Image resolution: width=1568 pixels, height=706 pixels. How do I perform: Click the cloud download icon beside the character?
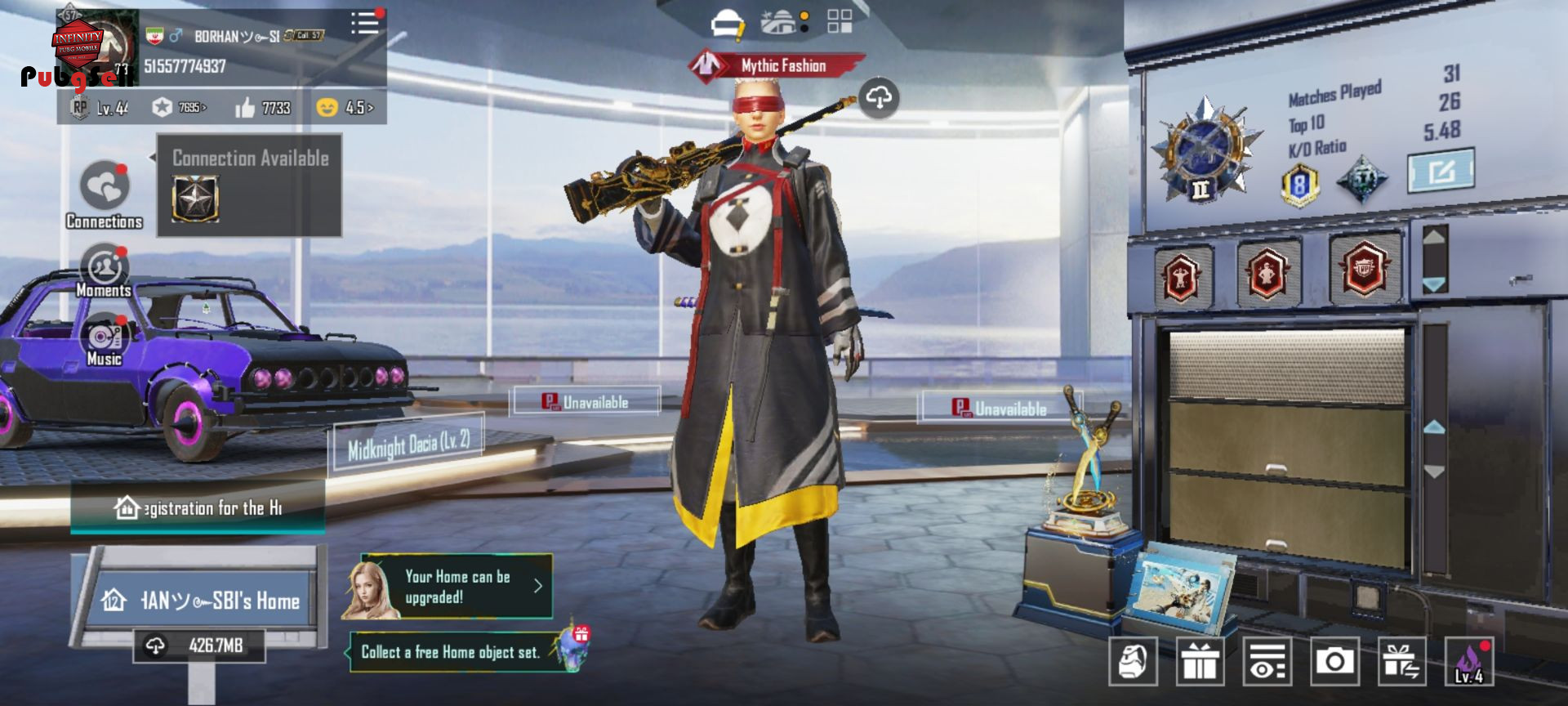point(879,98)
